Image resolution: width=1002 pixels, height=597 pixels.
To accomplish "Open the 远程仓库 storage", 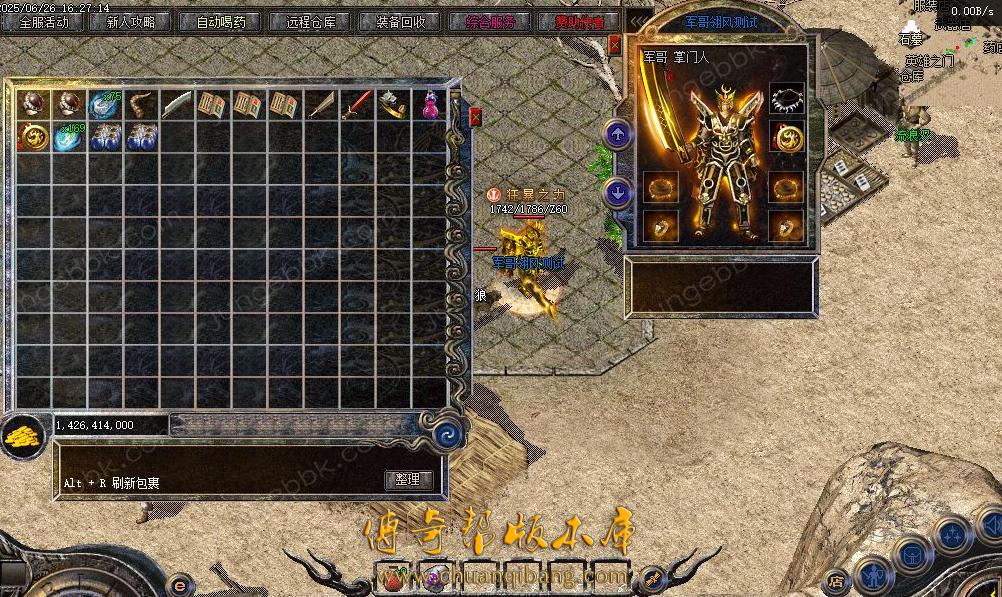I will [311, 22].
